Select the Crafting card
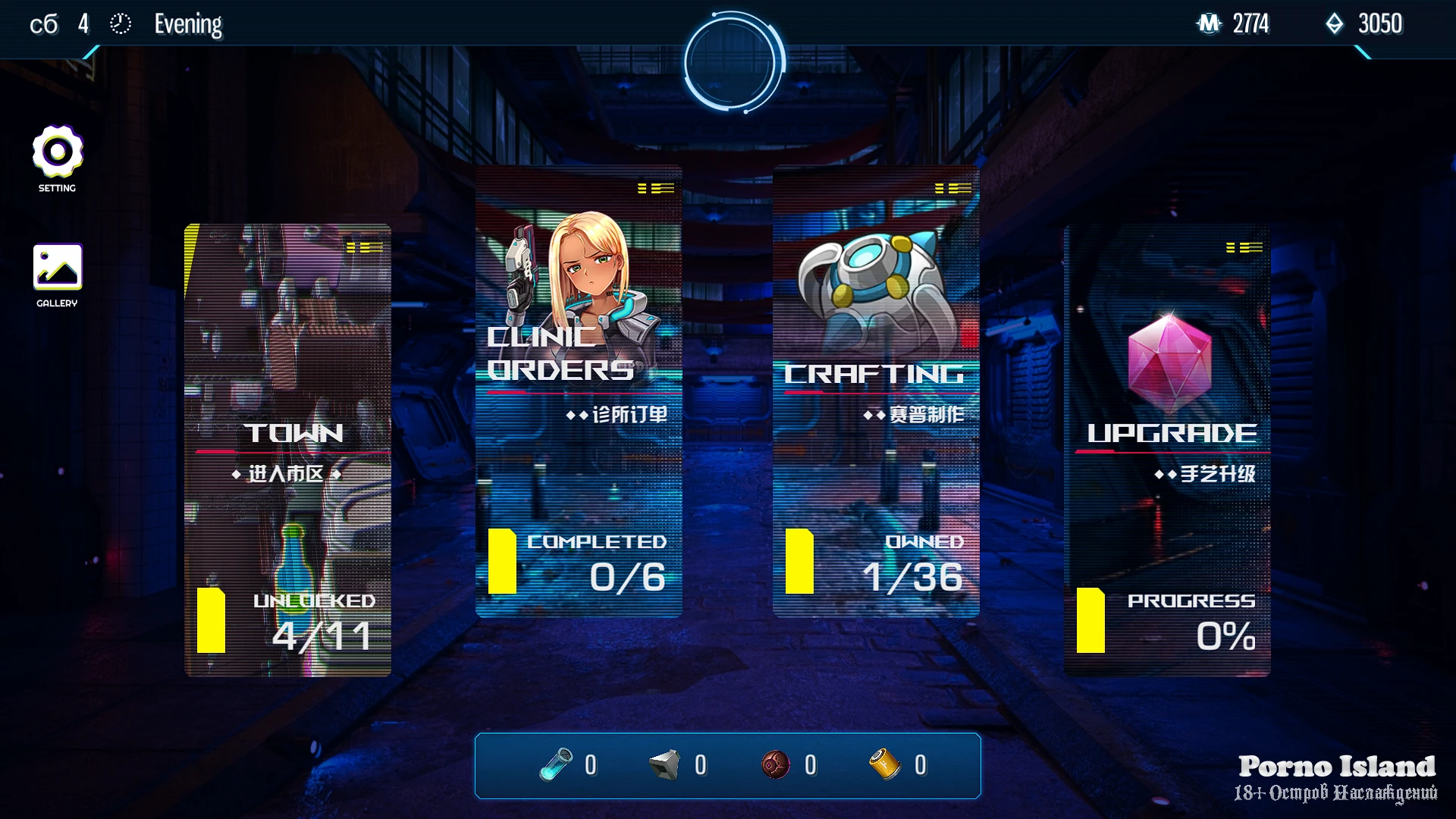The width and height of the screenshot is (1456, 819). coord(876,391)
